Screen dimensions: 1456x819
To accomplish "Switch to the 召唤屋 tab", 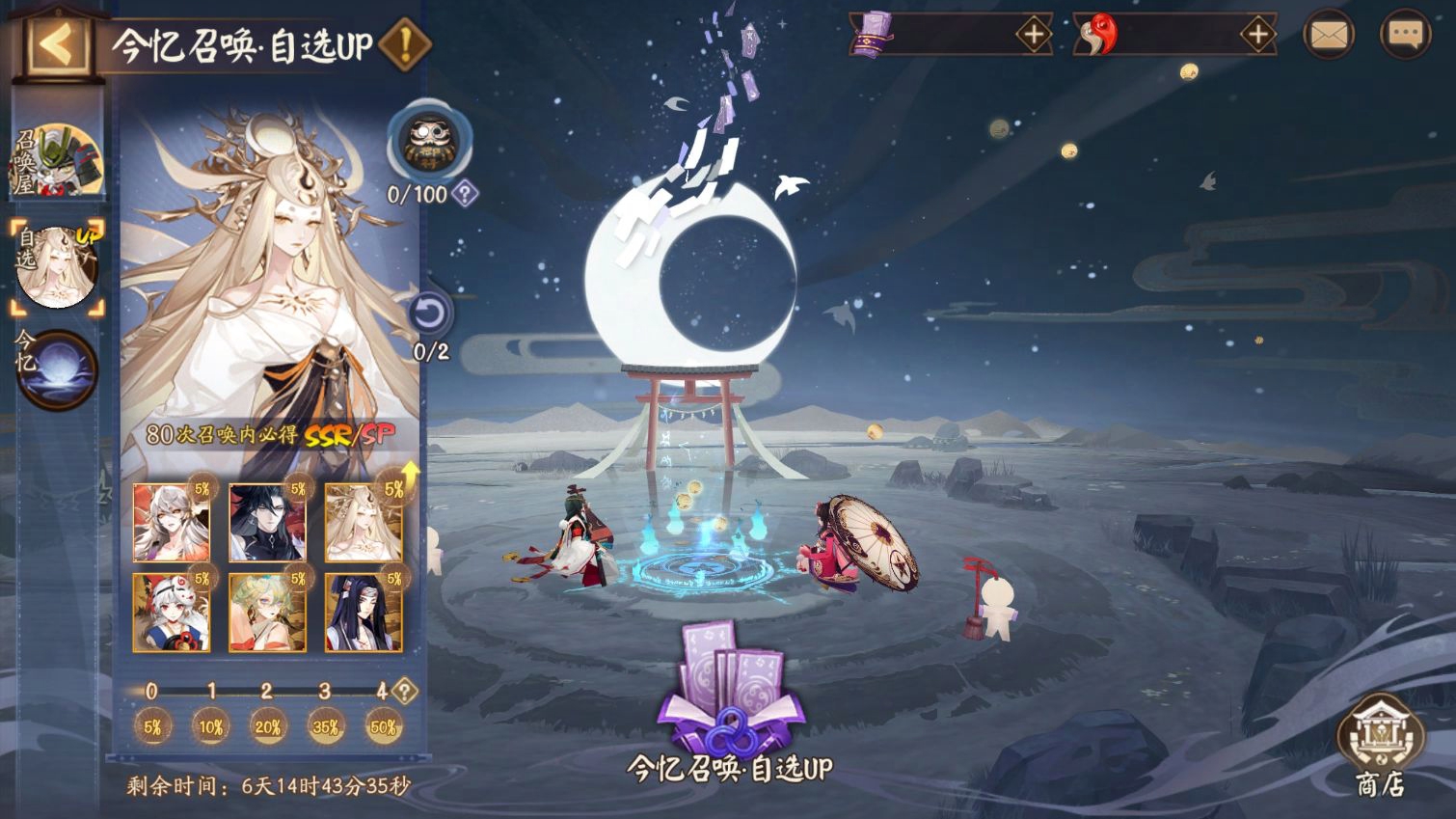I will pyautogui.click(x=56, y=161).
